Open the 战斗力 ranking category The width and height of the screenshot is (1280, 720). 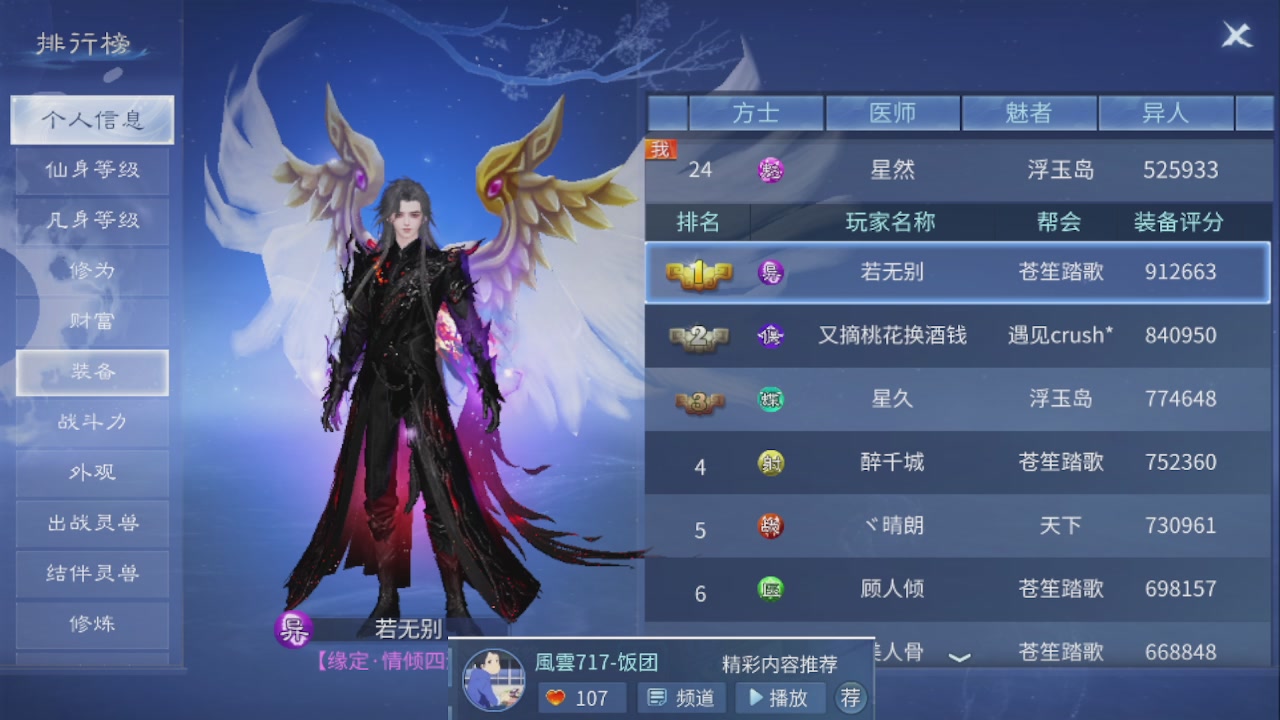tap(91, 423)
